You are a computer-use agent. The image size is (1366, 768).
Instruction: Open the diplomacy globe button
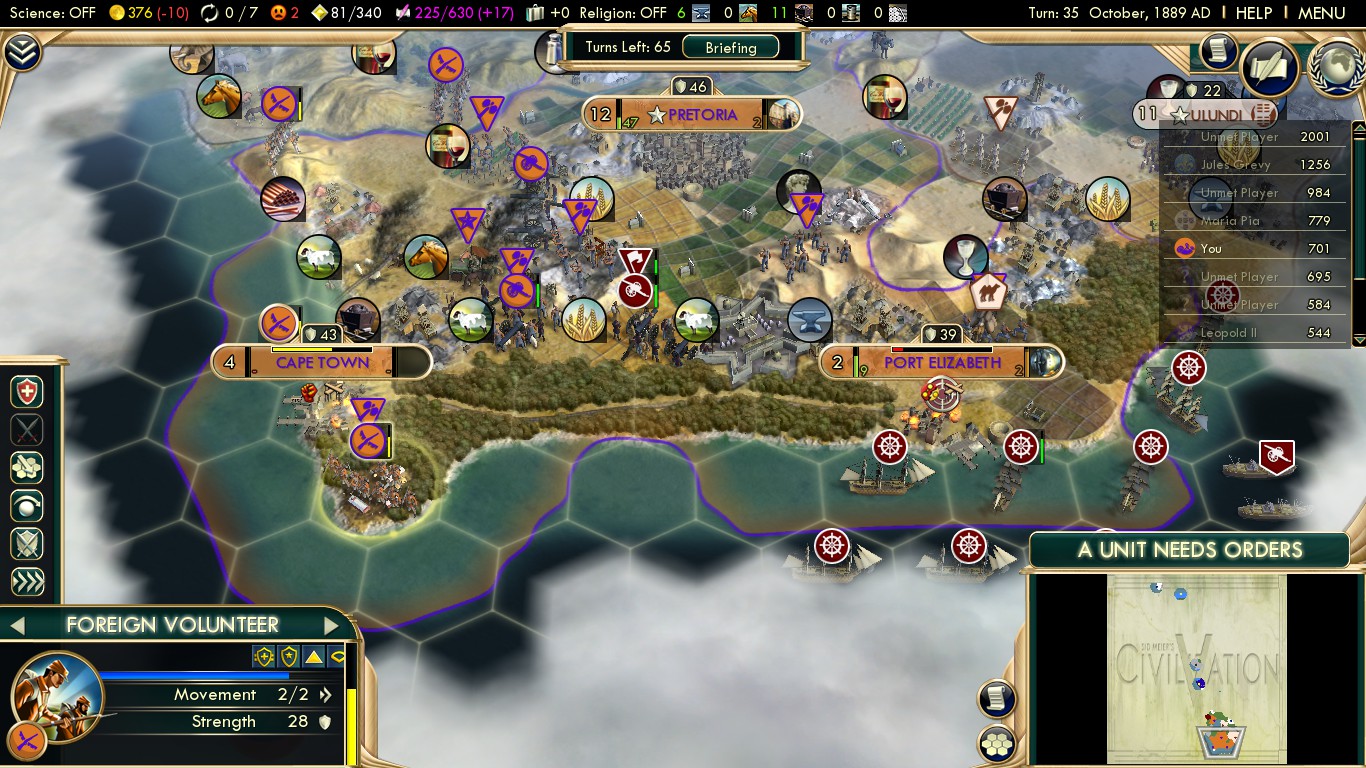[1336, 67]
